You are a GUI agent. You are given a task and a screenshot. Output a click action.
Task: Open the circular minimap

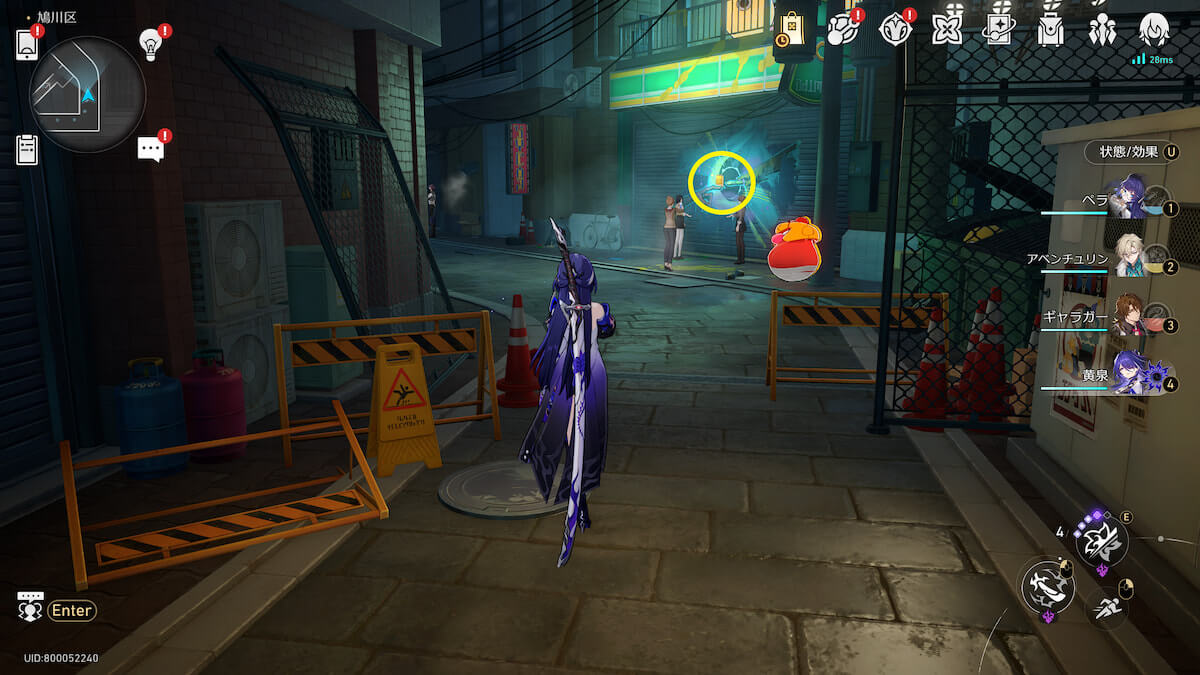tap(88, 94)
